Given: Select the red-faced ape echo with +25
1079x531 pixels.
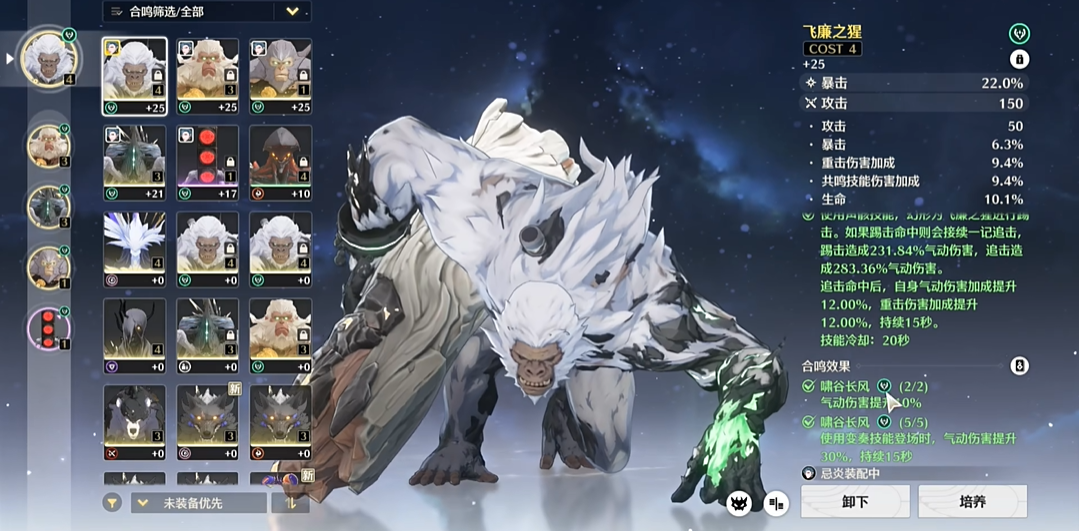Looking at the screenshot, I should 208,76.
